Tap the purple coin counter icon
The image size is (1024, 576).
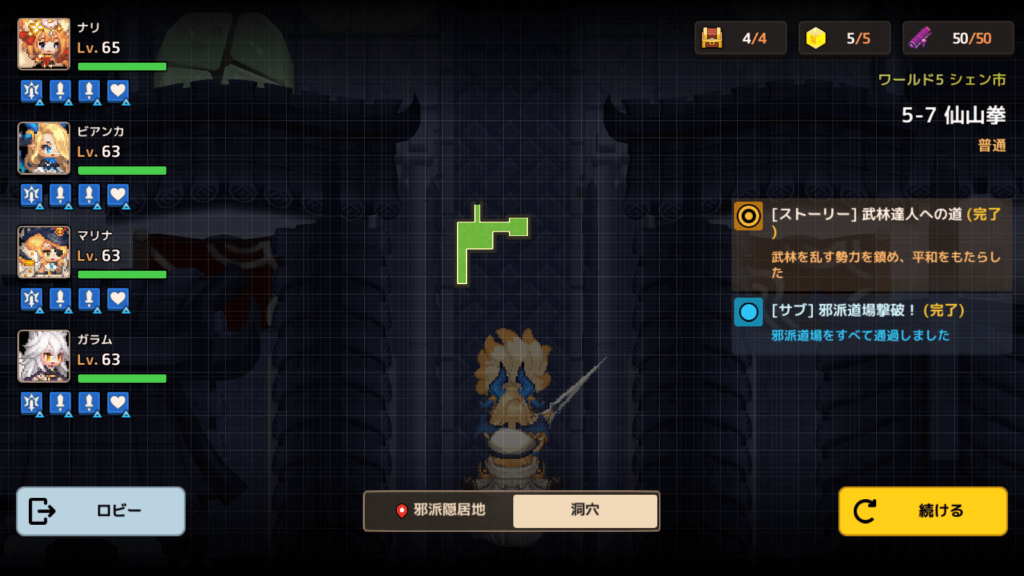[921, 38]
